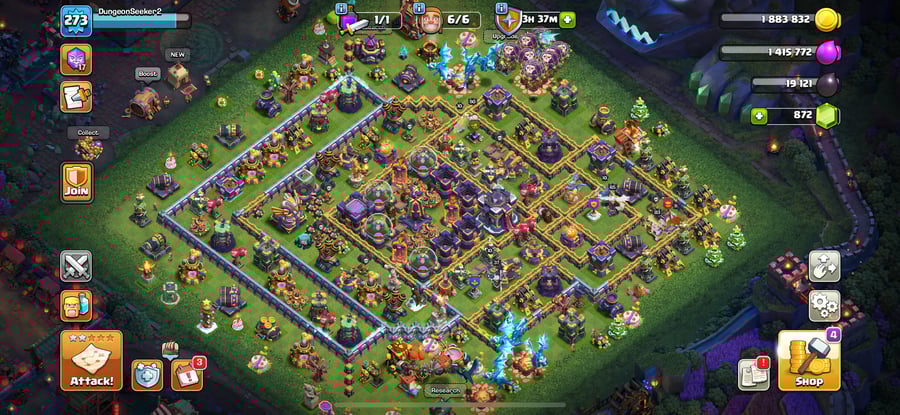Open the events calendar with 3 notifications
Viewport: 900px width, 415px height.
187,374
